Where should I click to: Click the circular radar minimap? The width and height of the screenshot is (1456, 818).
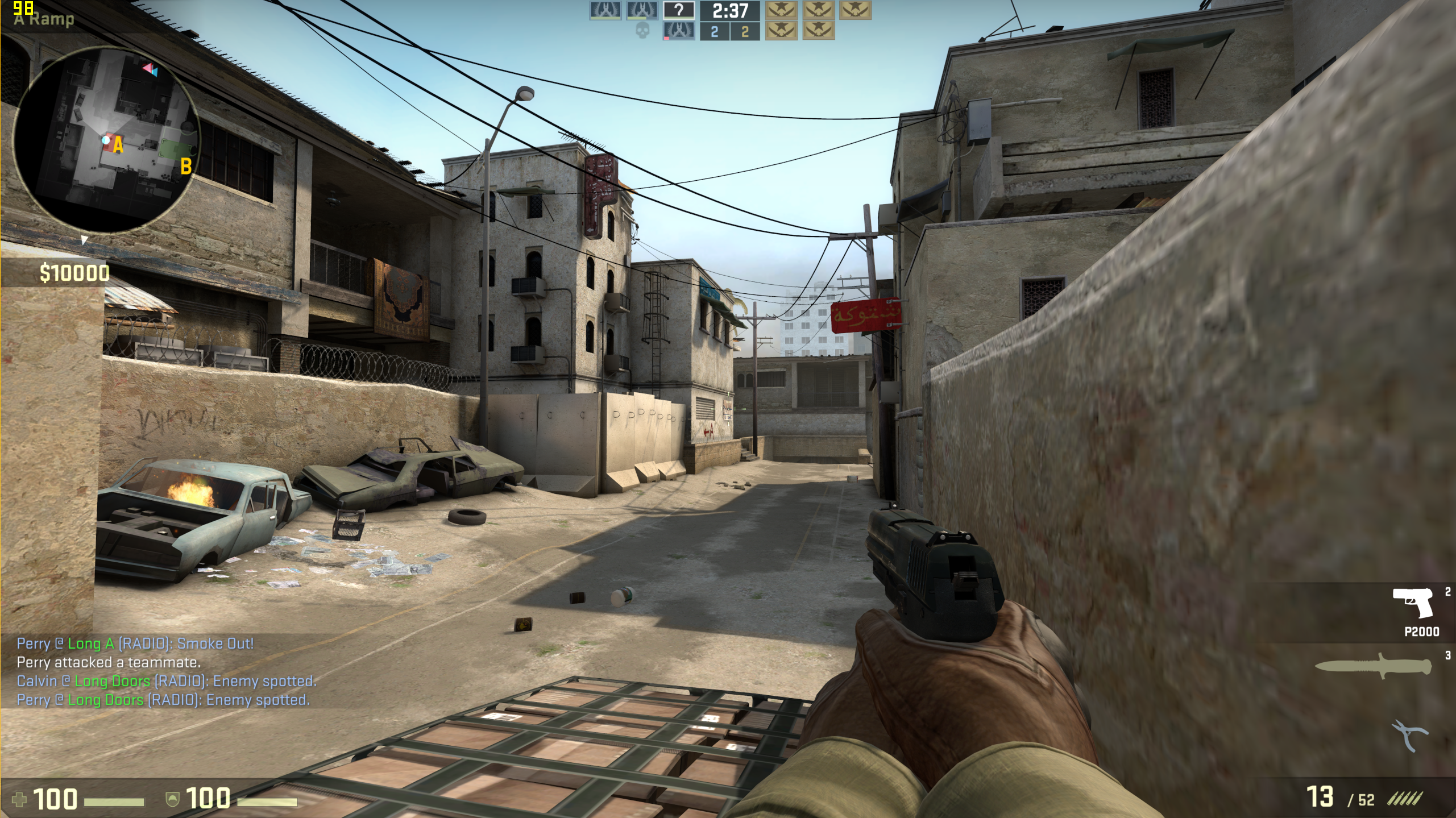[106, 139]
